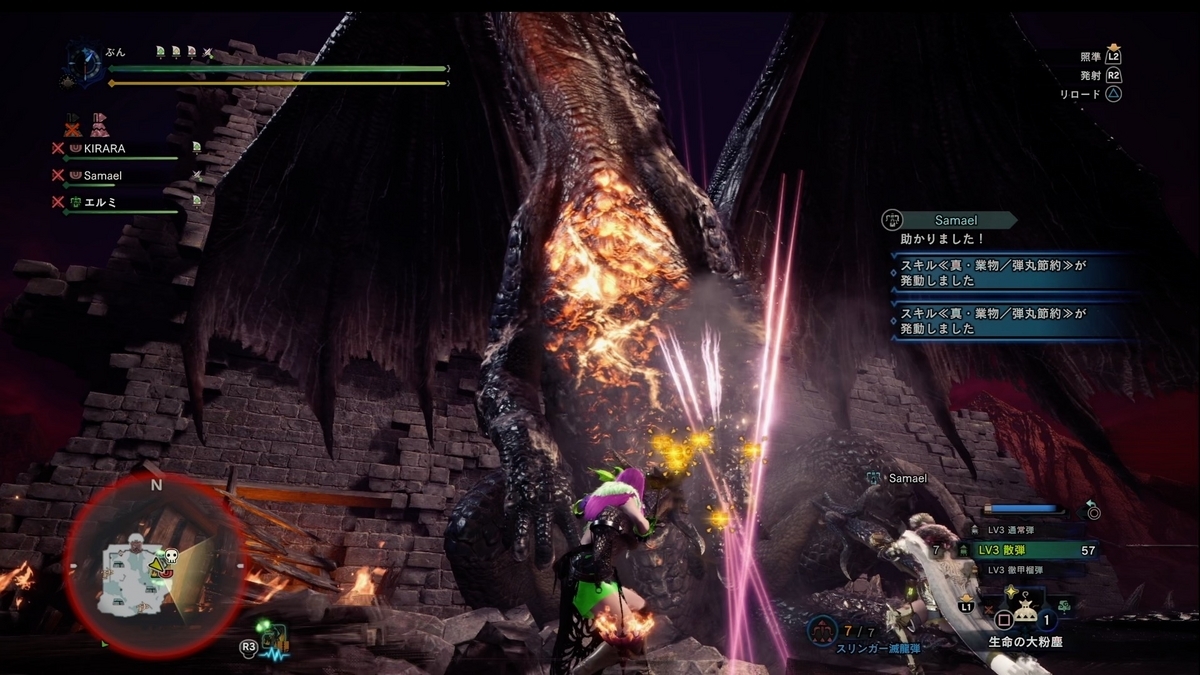Select the skull monster marker on minimap
Viewport: 1200px width, 675px height.
(x=170, y=555)
